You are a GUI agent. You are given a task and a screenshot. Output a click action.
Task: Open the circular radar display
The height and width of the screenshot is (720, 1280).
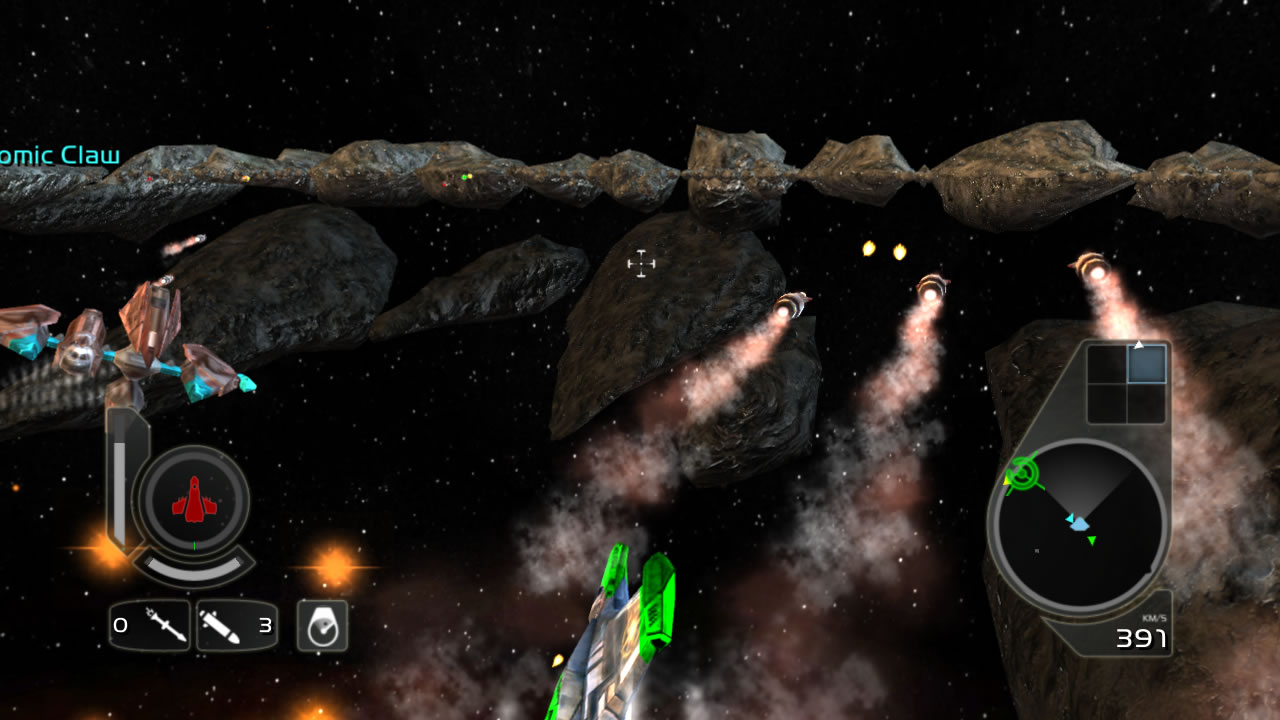tap(1078, 525)
